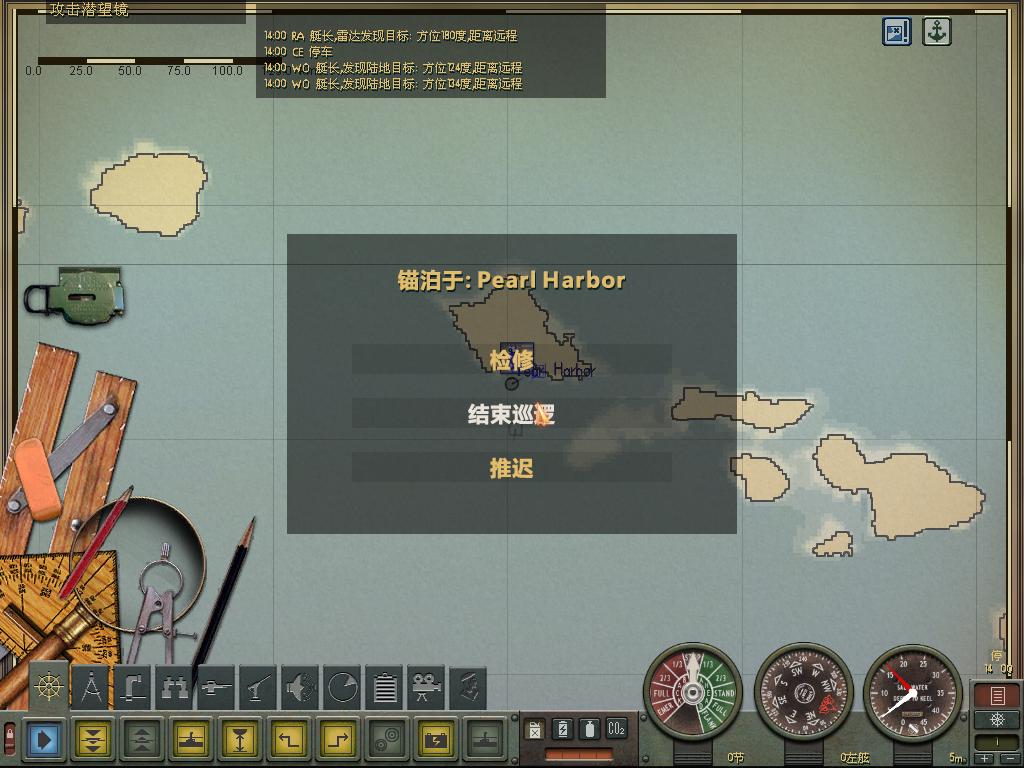Increase time compression with the plus button
1024x768 pixels.
(x=986, y=759)
